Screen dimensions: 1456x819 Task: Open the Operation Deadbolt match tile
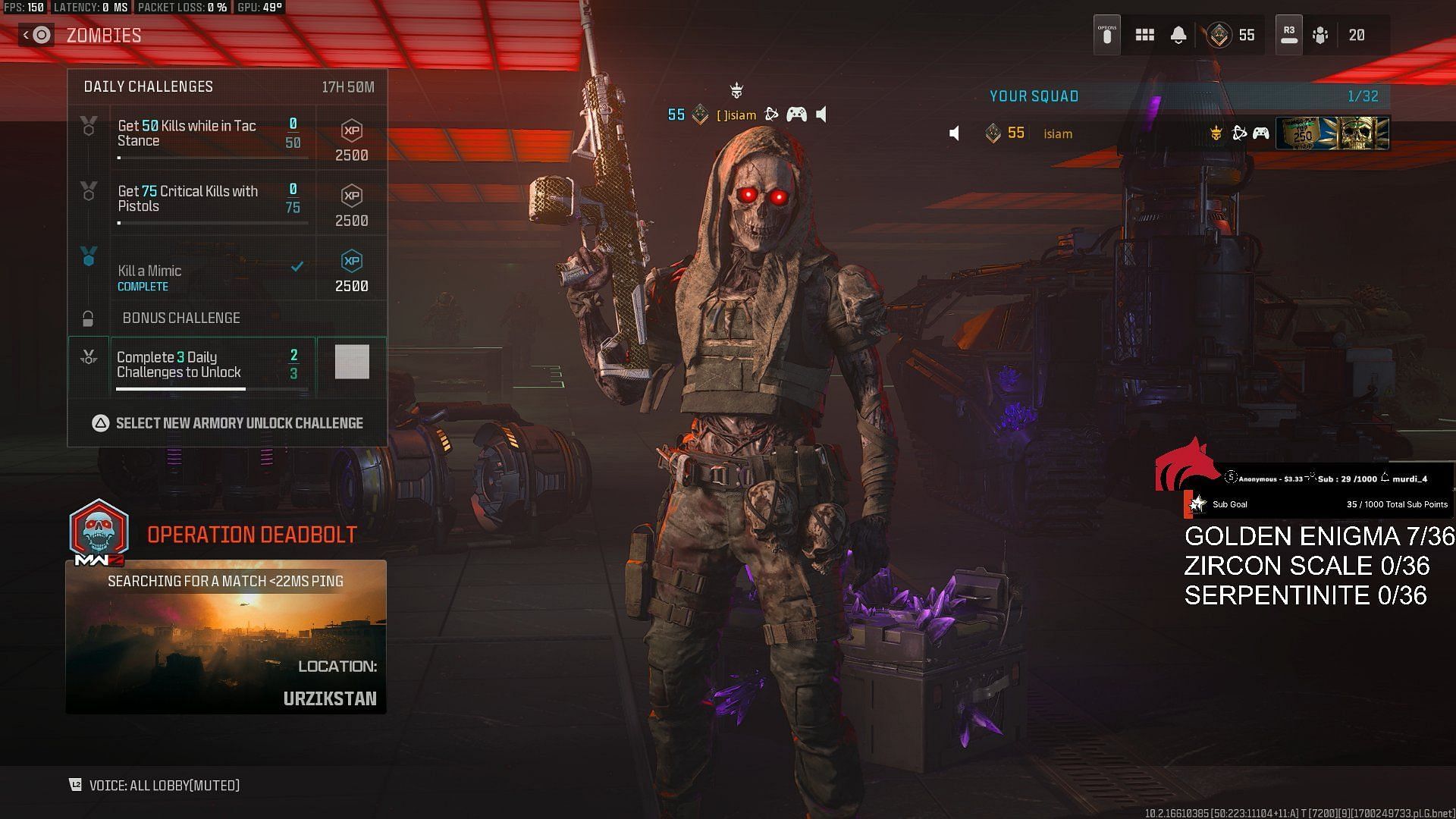(x=226, y=636)
